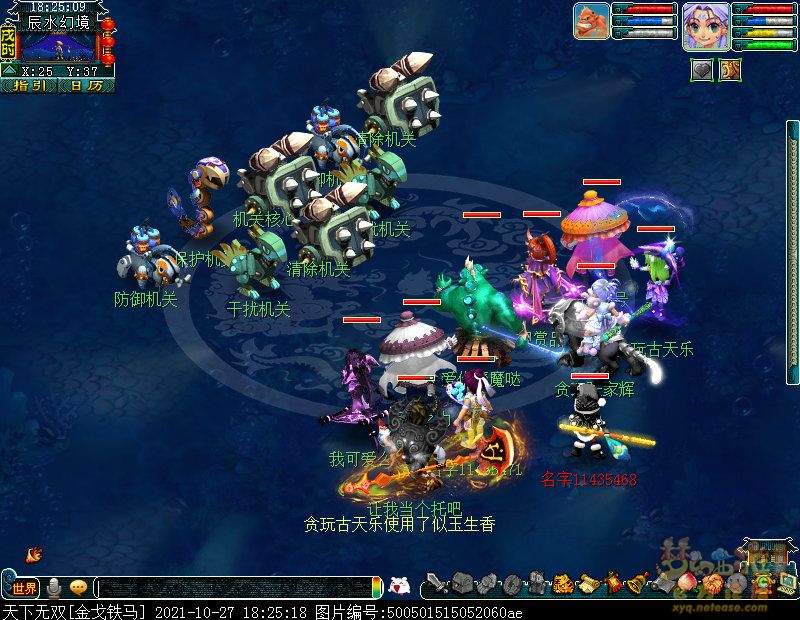Click the tiger head toolbar icon
The width and height of the screenshot is (800, 620).
[x=563, y=583]
